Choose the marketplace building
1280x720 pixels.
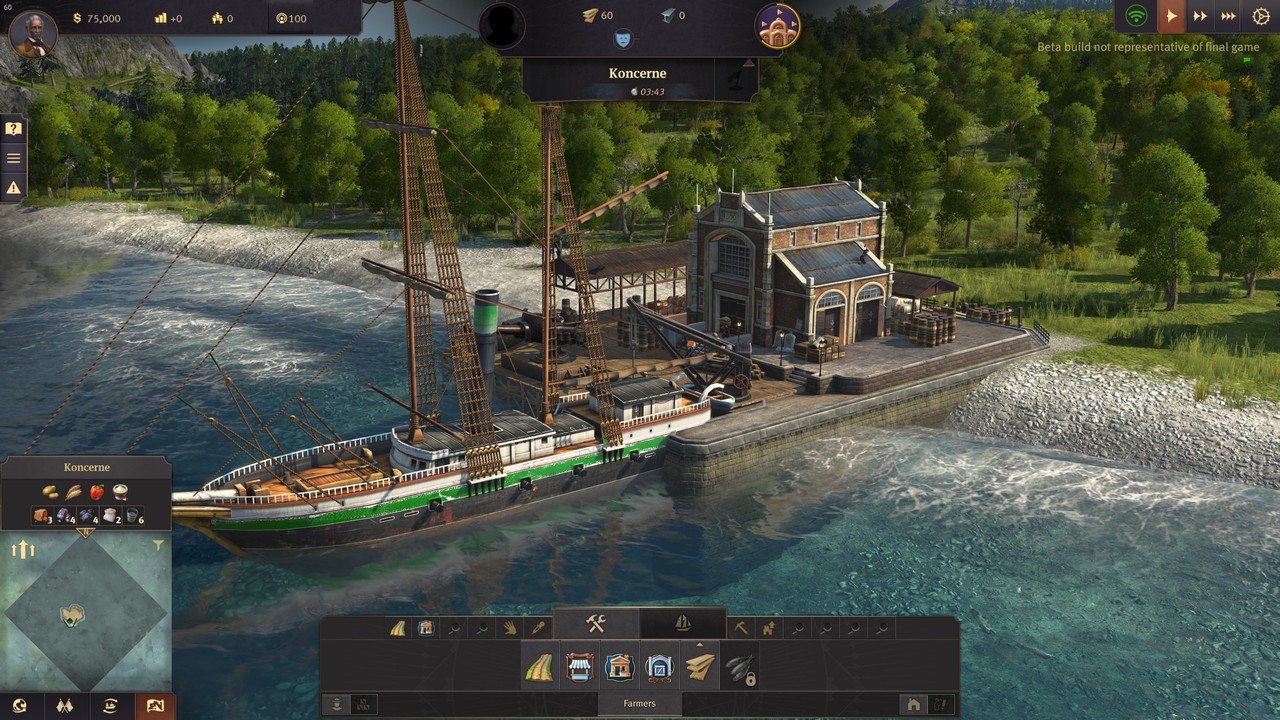coord(580,667)
